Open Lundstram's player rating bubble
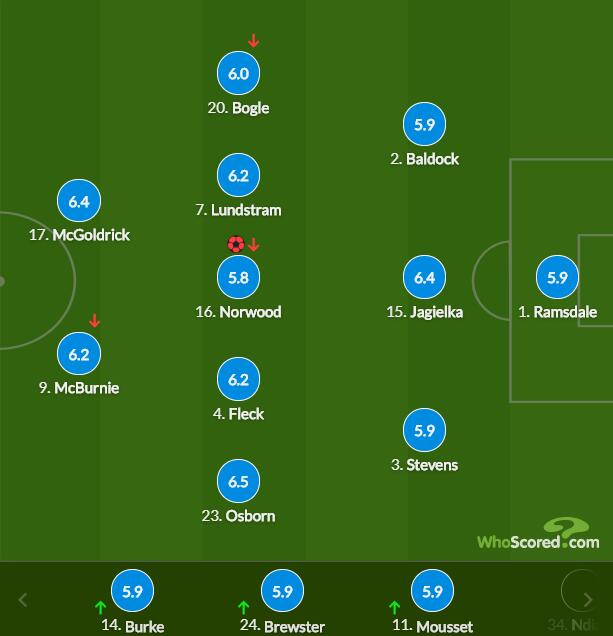The image size is (613, 636). pyautogui.click(x=238, y=176)
